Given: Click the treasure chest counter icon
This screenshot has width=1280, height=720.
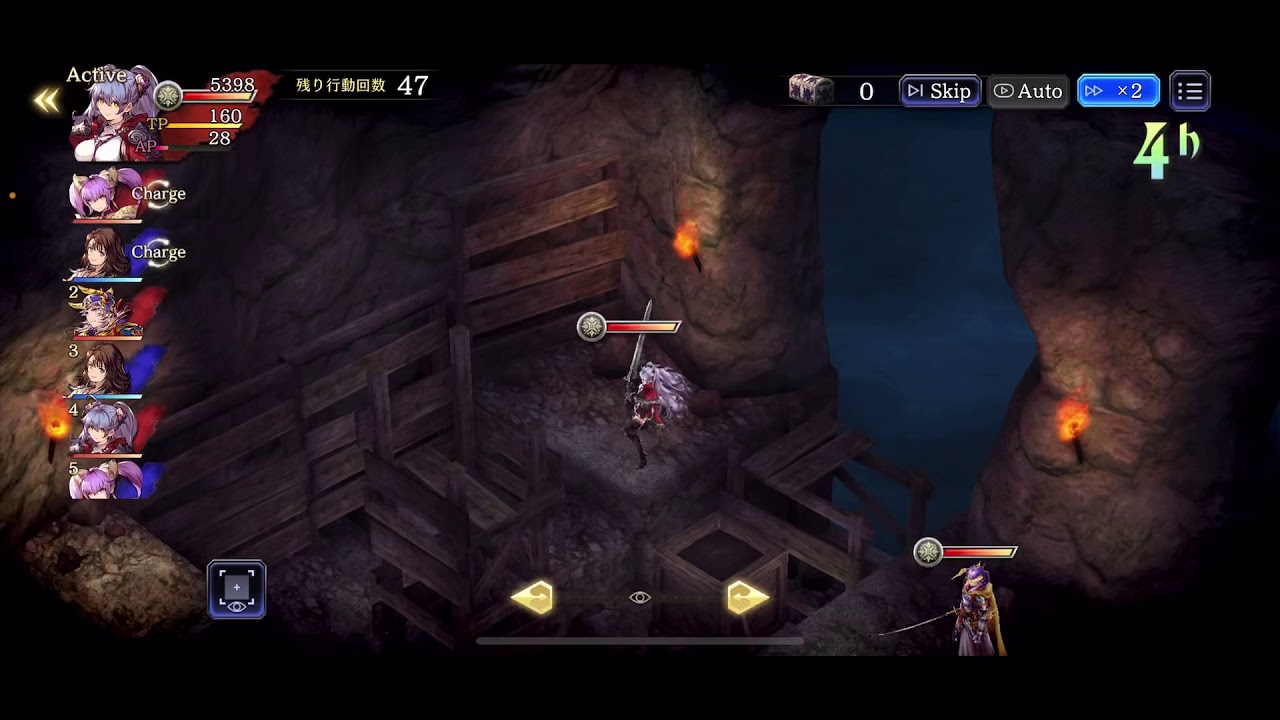Looking at the screenshot, I should [x=813, y=90].
